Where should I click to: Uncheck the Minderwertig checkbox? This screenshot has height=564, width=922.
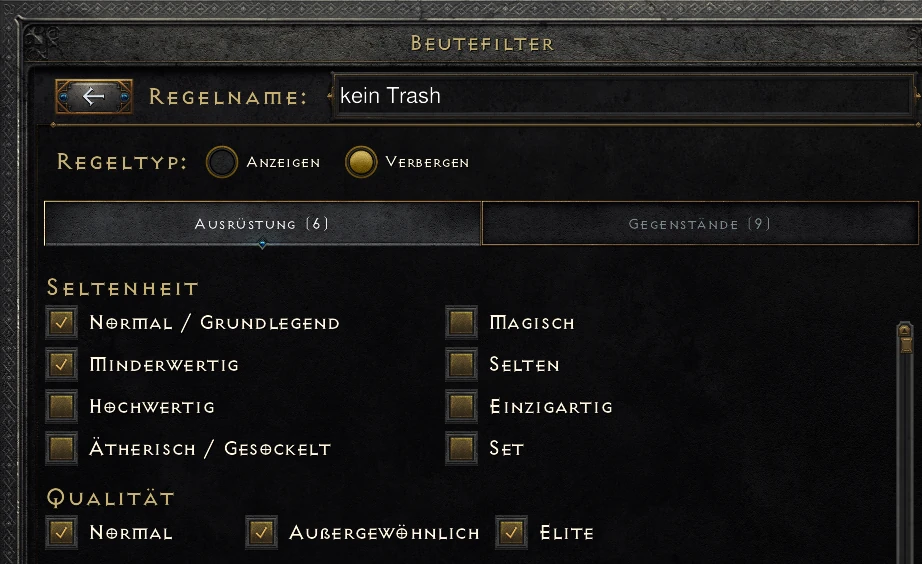pyautogui.click(x=62, y=365)
